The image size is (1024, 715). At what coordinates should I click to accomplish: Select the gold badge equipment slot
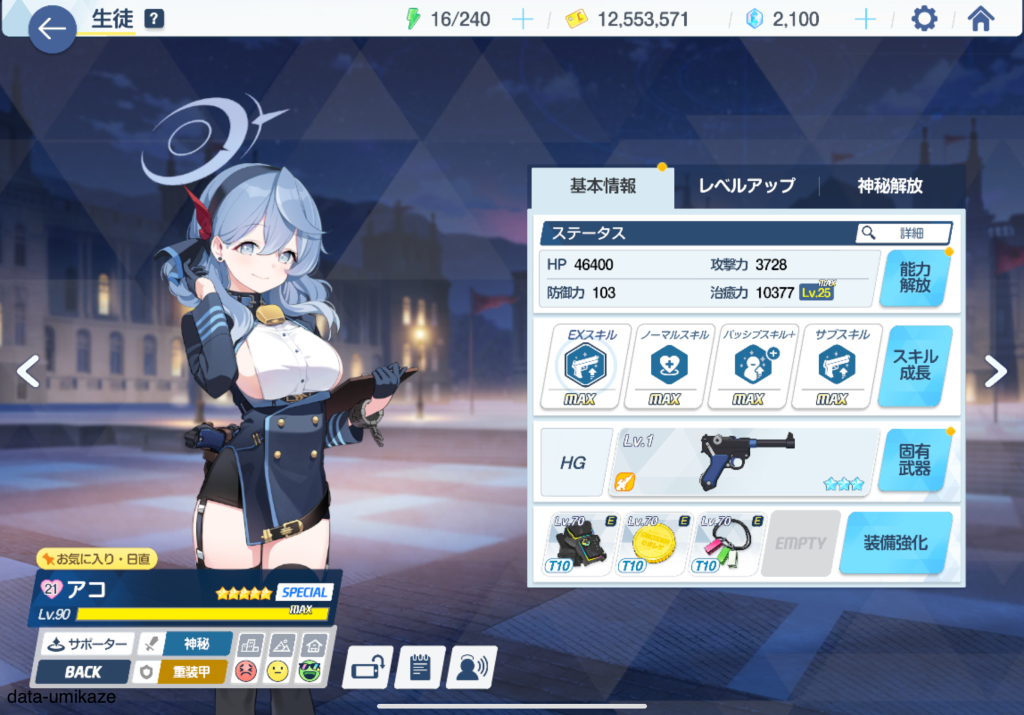(x=655, y=543)
